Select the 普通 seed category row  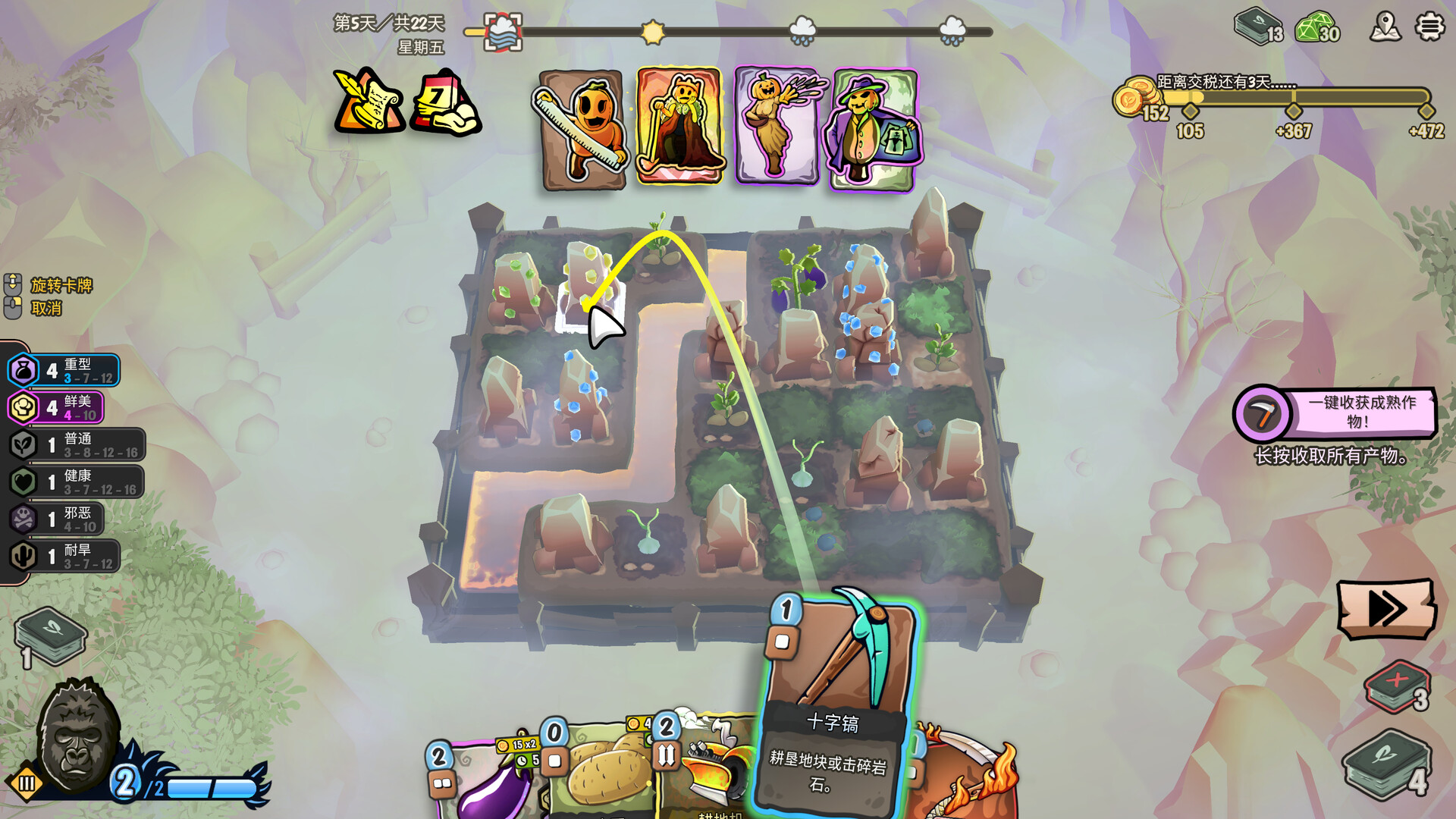[76, 444]
